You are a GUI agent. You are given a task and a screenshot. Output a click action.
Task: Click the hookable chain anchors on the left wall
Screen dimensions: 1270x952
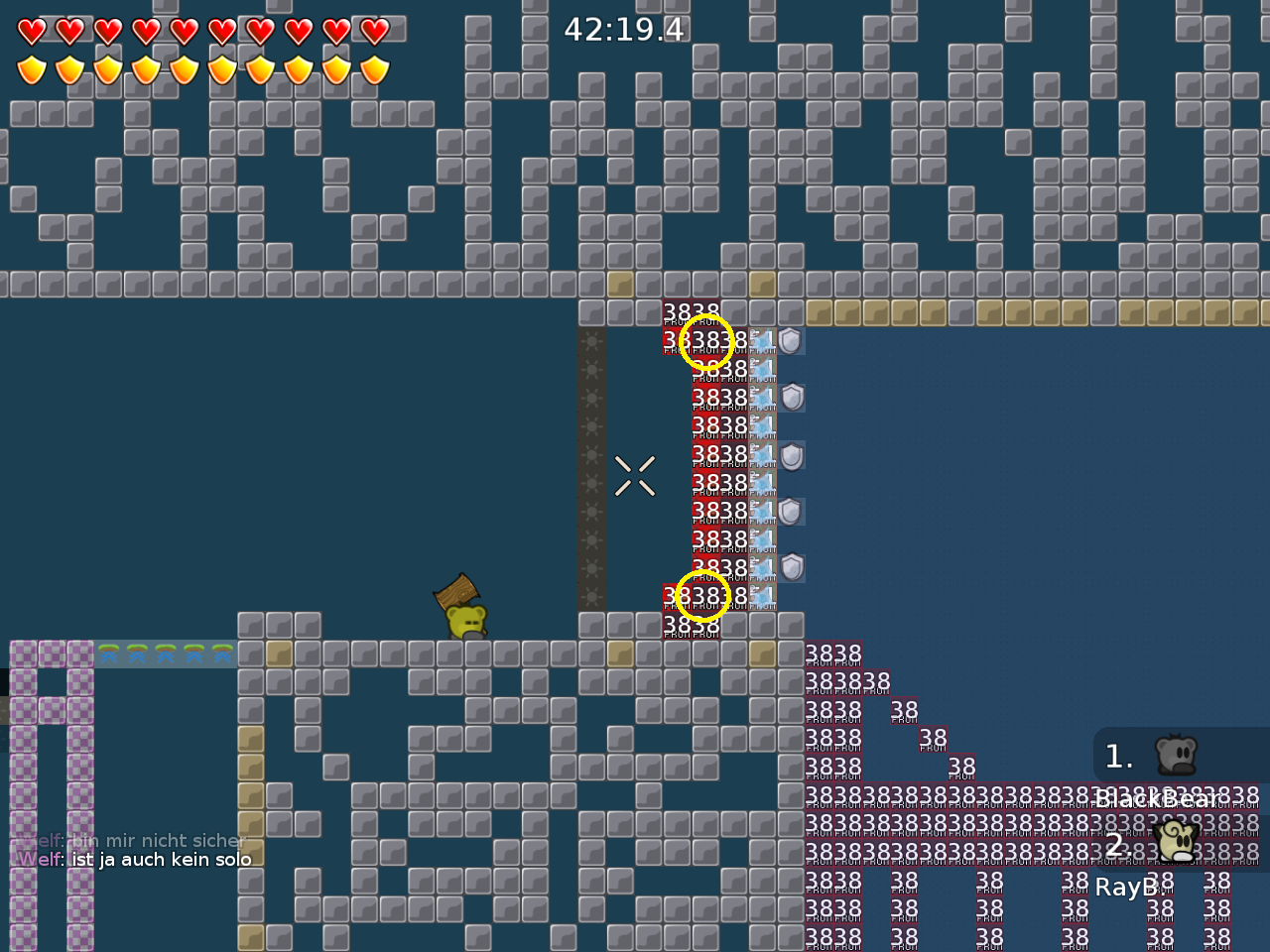tap(593, 466)
